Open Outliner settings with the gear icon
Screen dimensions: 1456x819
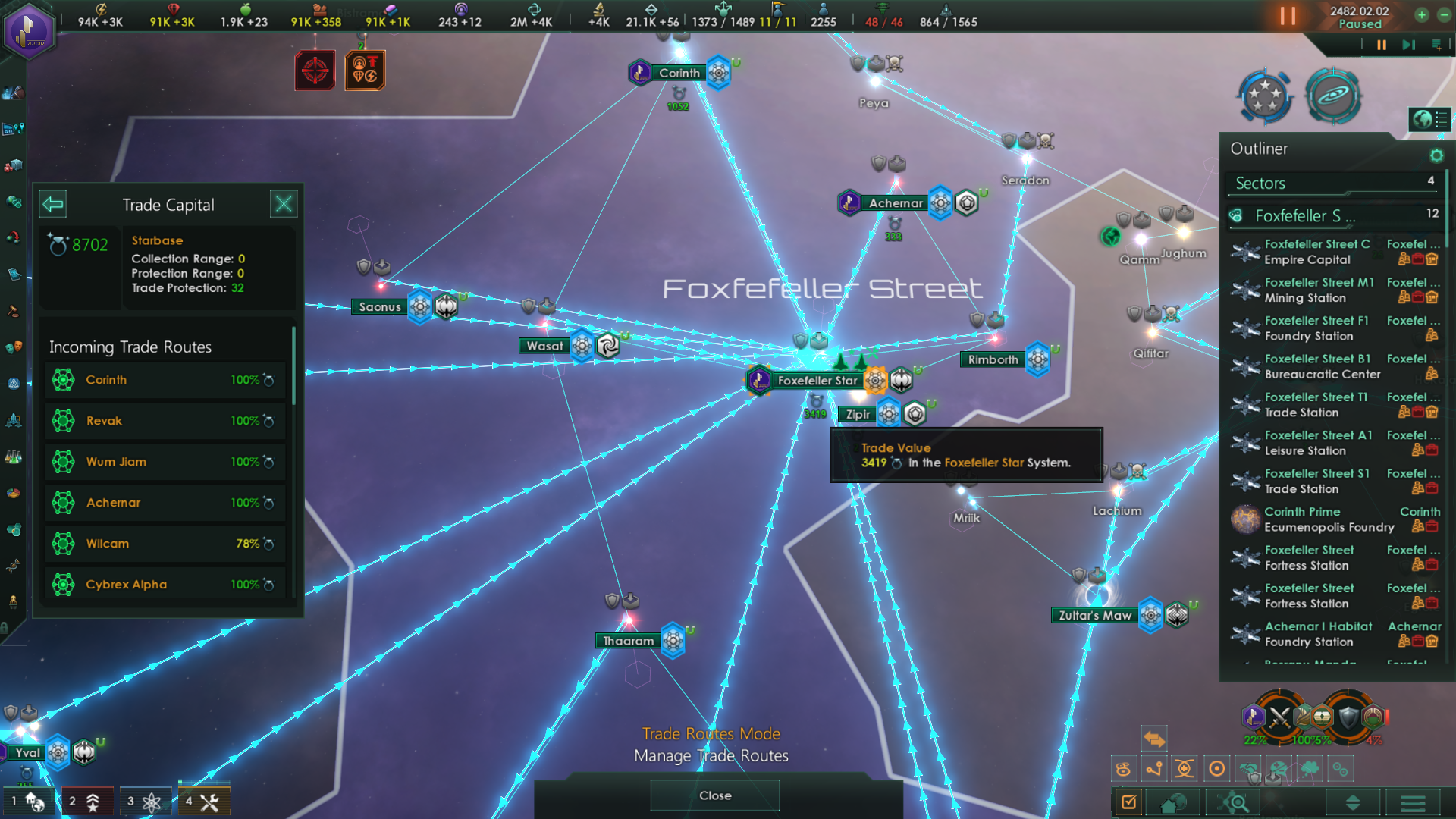pos(1436,155)
